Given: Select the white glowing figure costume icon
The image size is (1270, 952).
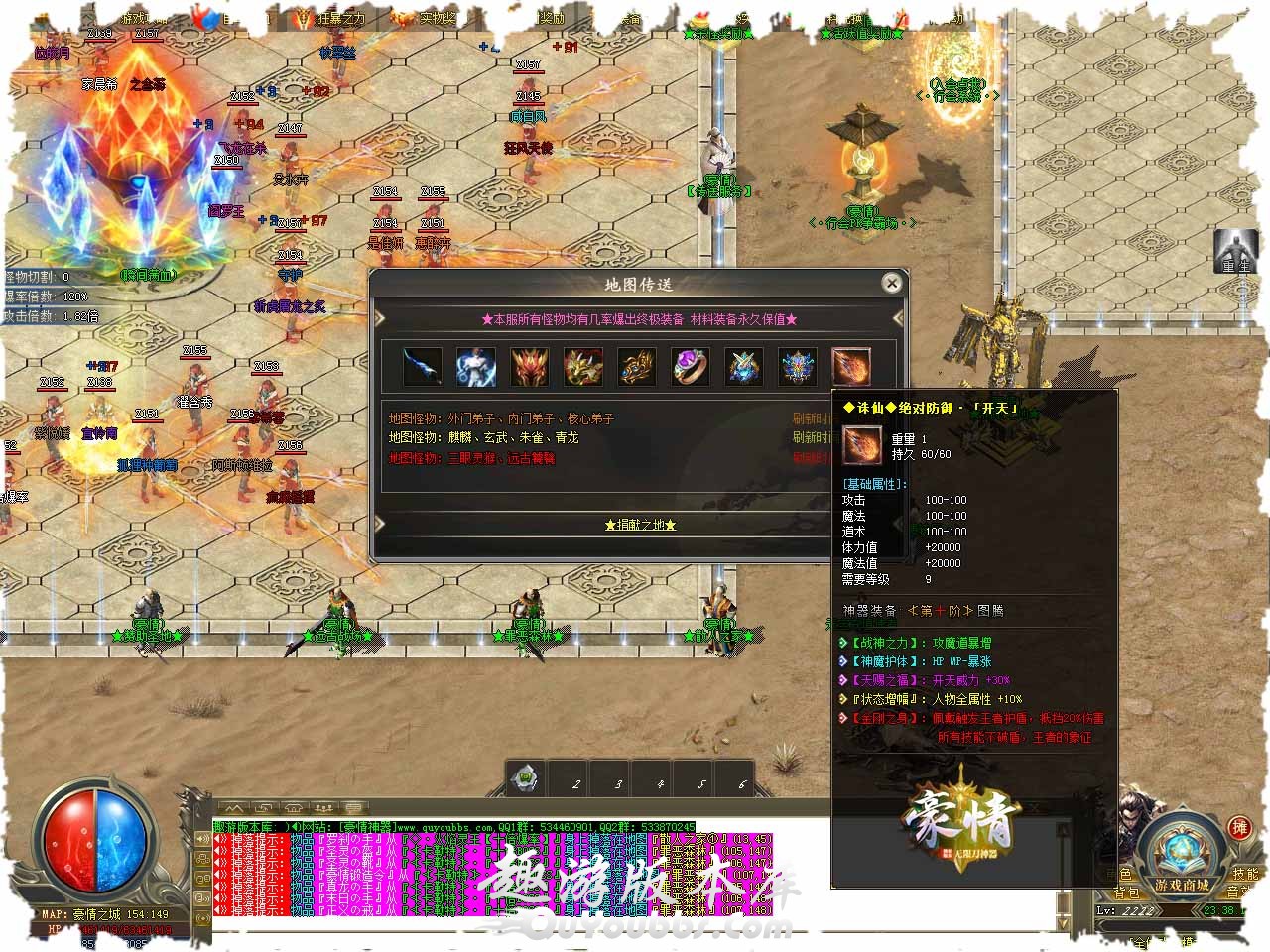Looking at the screenshot, I should pos(476,367).
